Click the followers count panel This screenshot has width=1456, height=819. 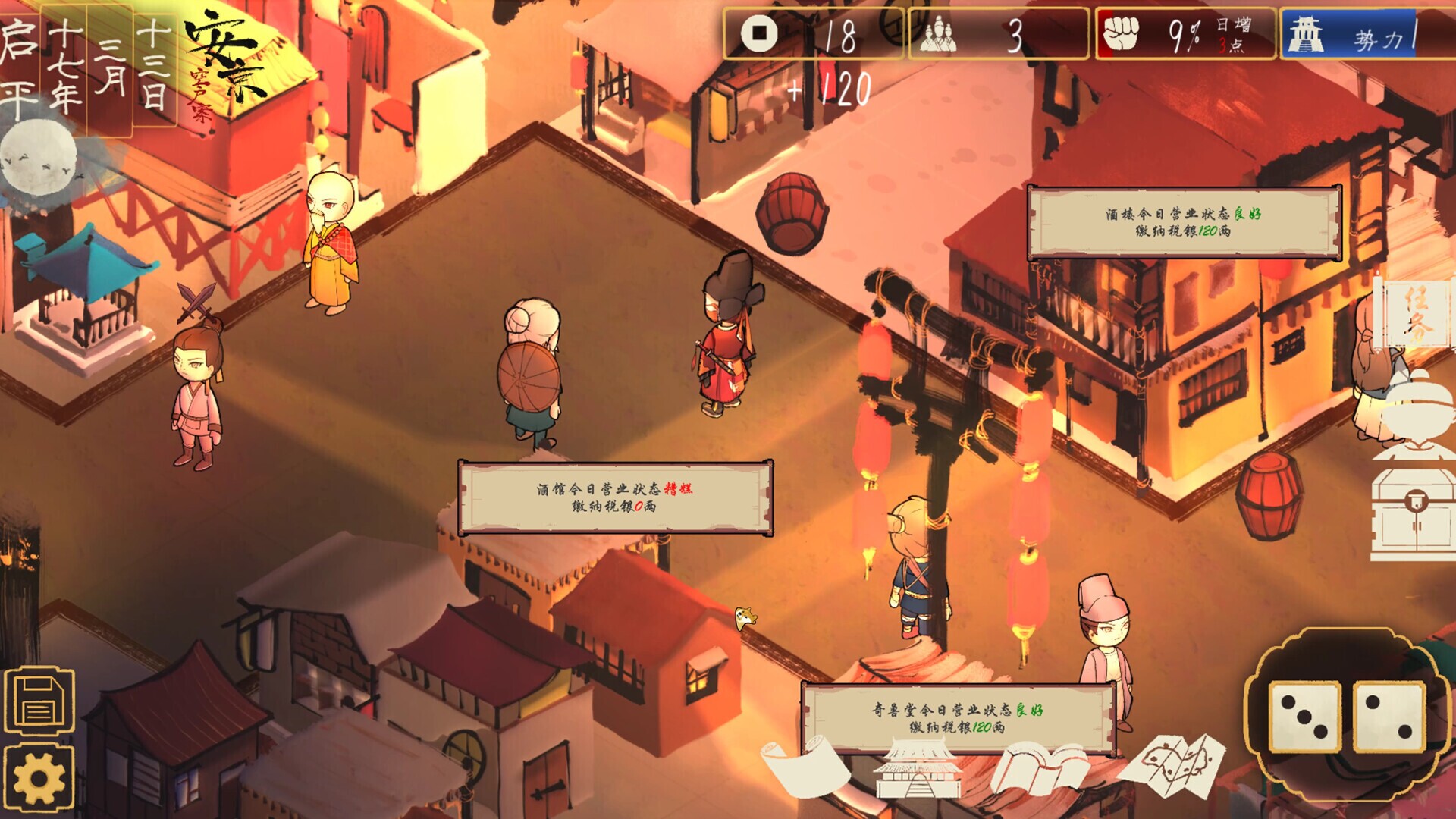click(998, 35)
